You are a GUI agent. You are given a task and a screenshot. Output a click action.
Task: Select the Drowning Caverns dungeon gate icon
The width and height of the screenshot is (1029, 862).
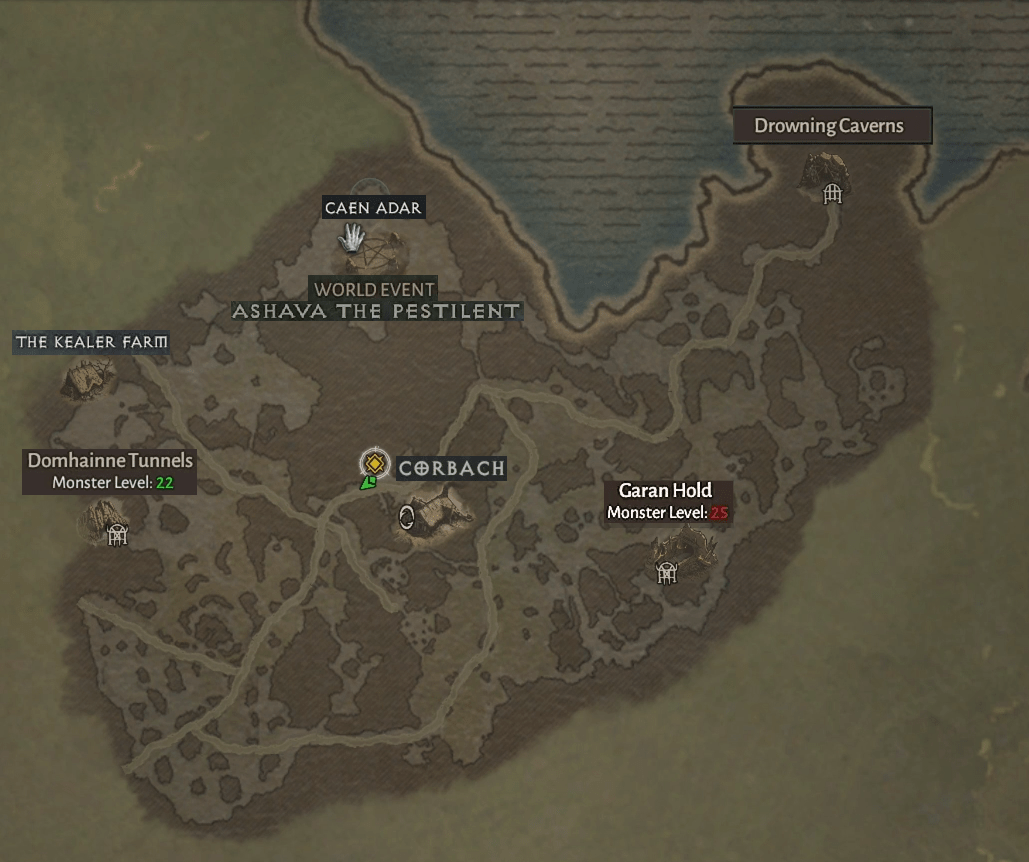[x=832, y=193]
